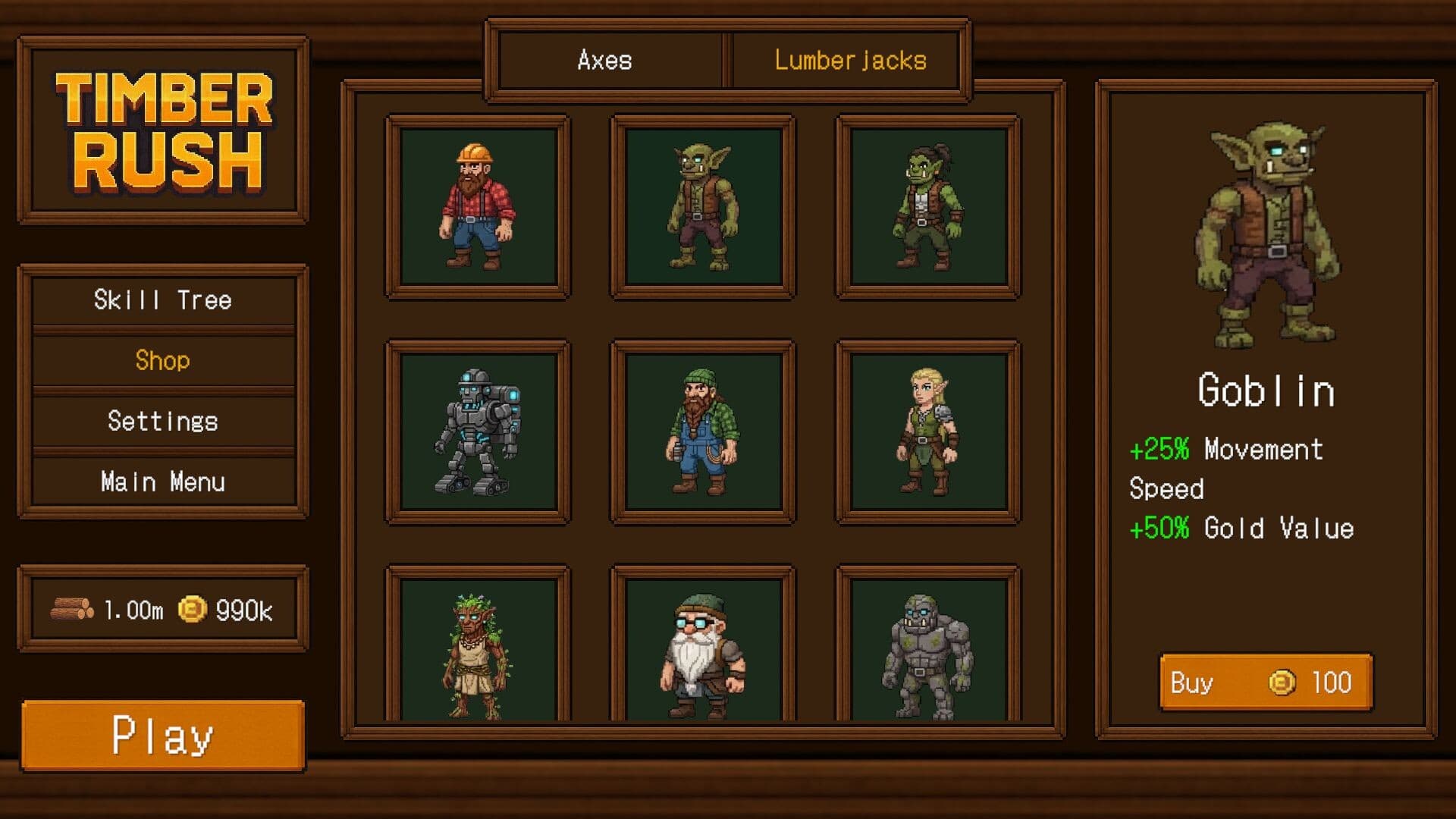Screen dimensions: 1456x819
Task: Select the goblin lumberjack portrait
Action: click(x=701, y=205)
